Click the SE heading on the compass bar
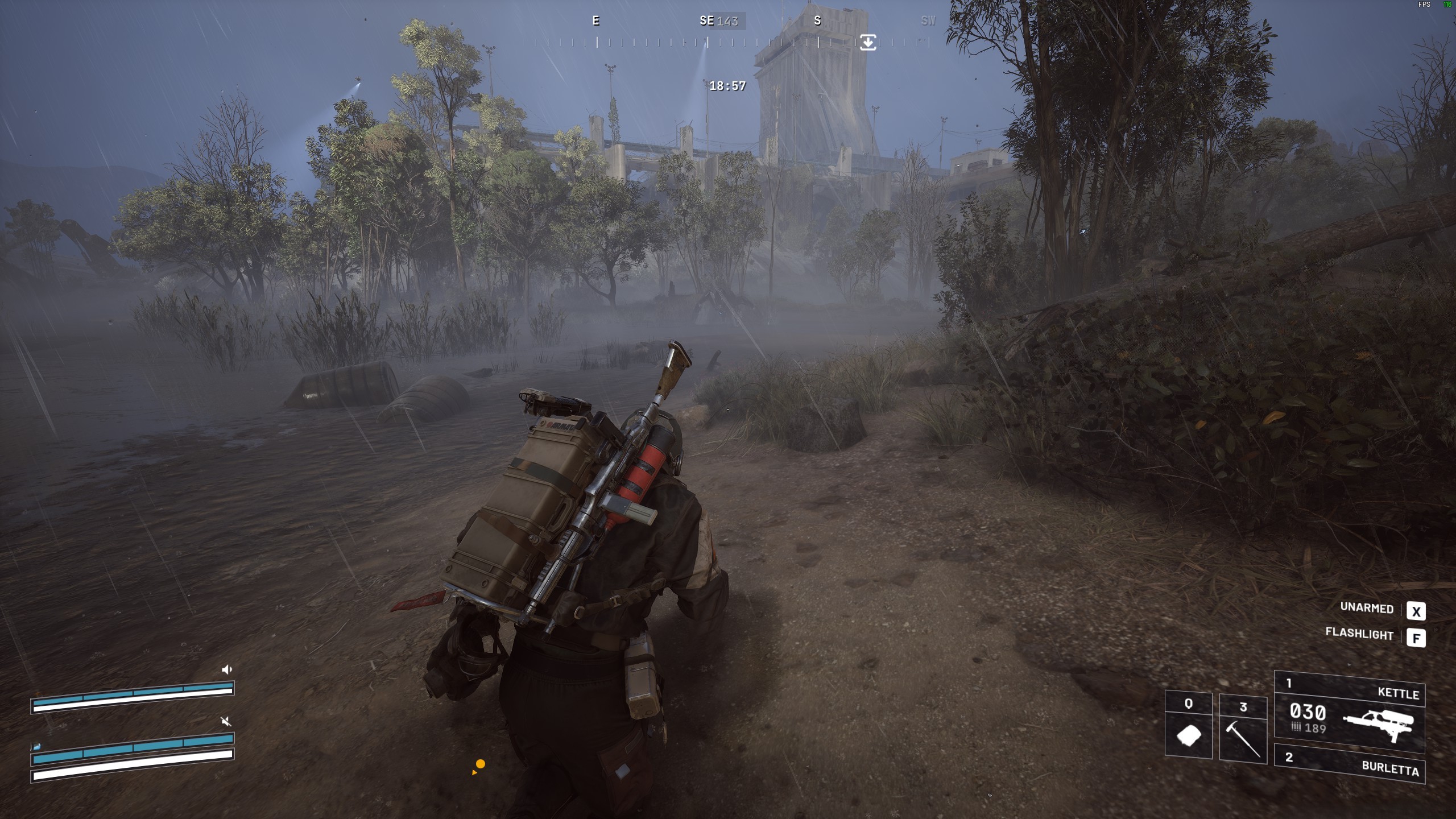Image resolution: width=1456 pixels, height=819 pixels. click(x=706, y=21)
